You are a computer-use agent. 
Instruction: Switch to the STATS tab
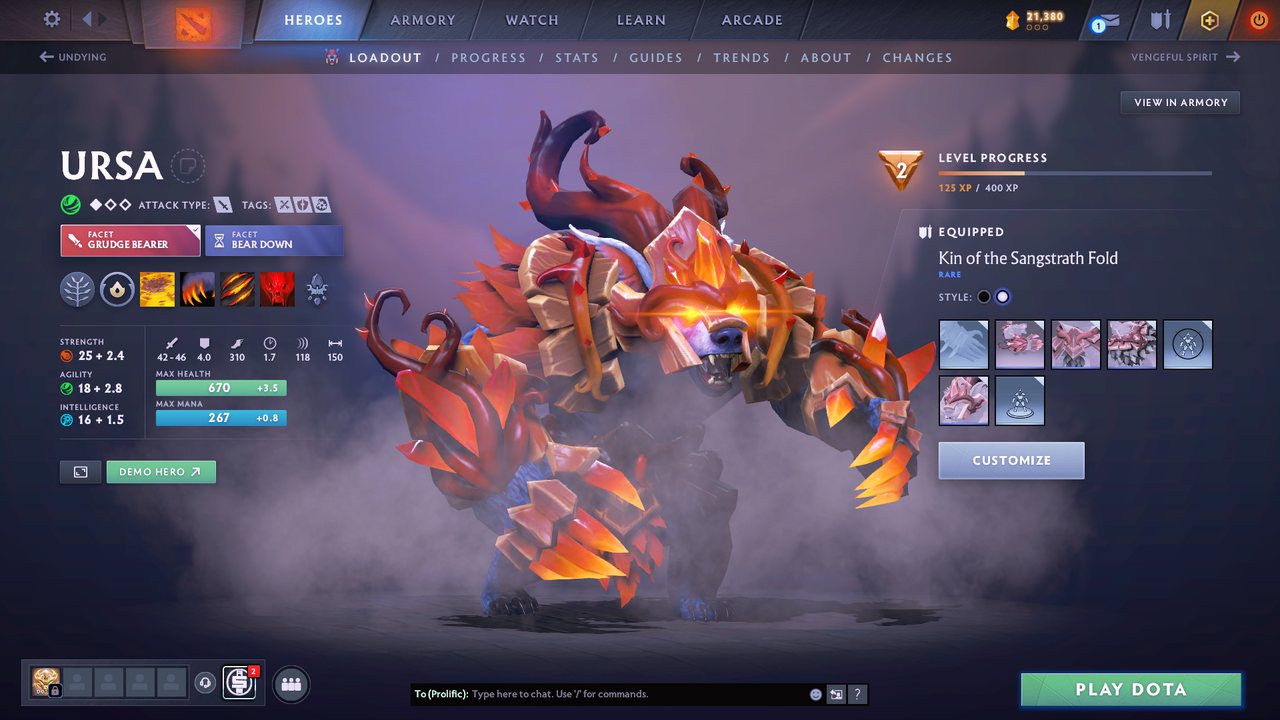pos(577,57)
